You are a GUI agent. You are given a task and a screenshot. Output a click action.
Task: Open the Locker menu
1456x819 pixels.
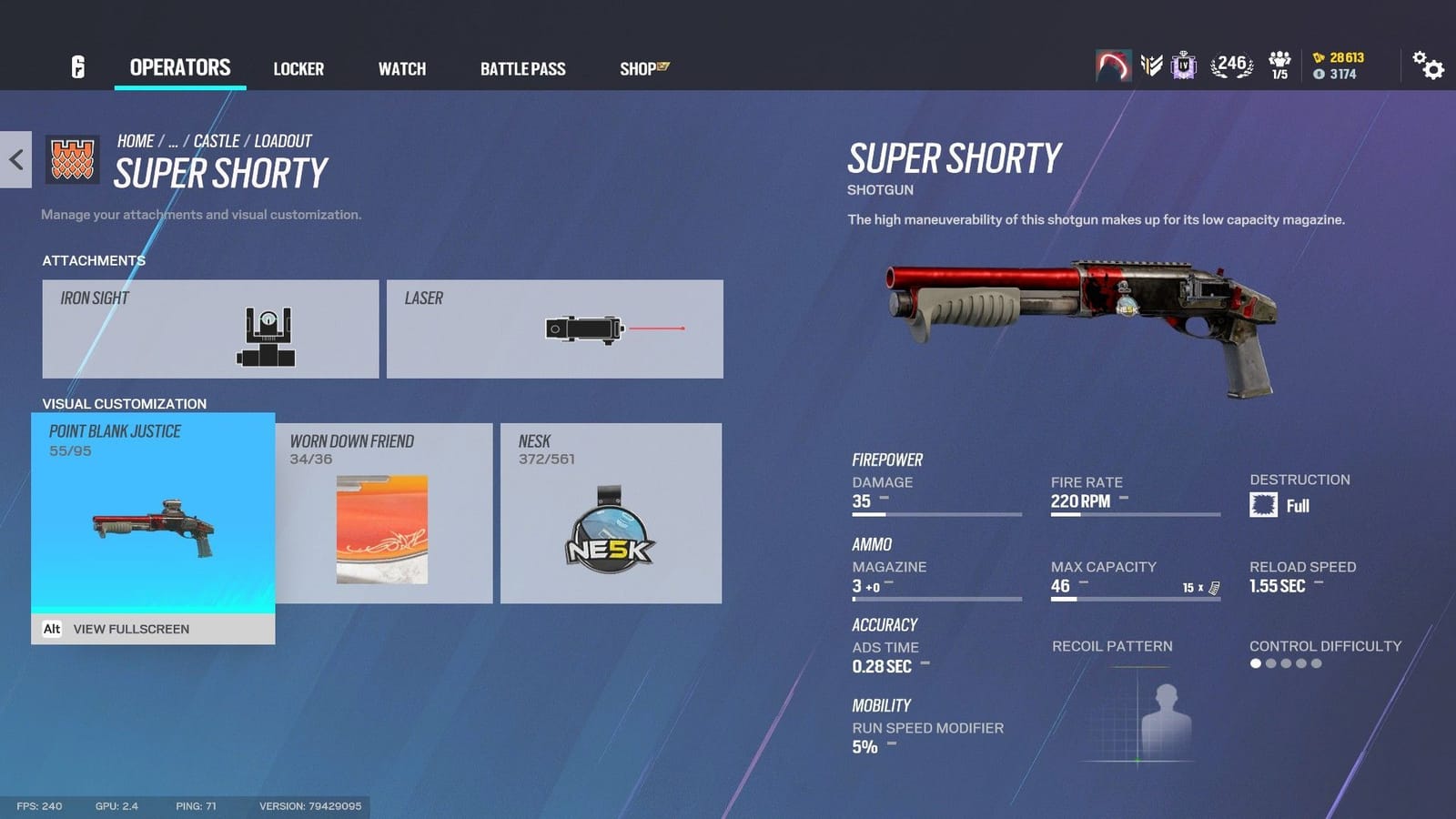tap(298, 67)
